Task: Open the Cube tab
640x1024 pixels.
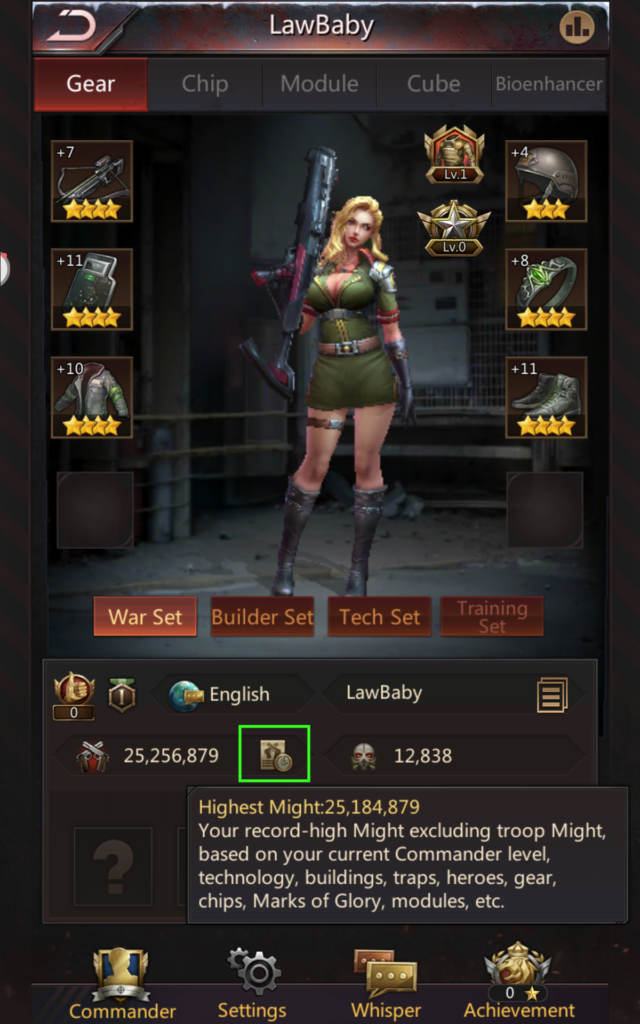Action: click(x=433, y=84)
